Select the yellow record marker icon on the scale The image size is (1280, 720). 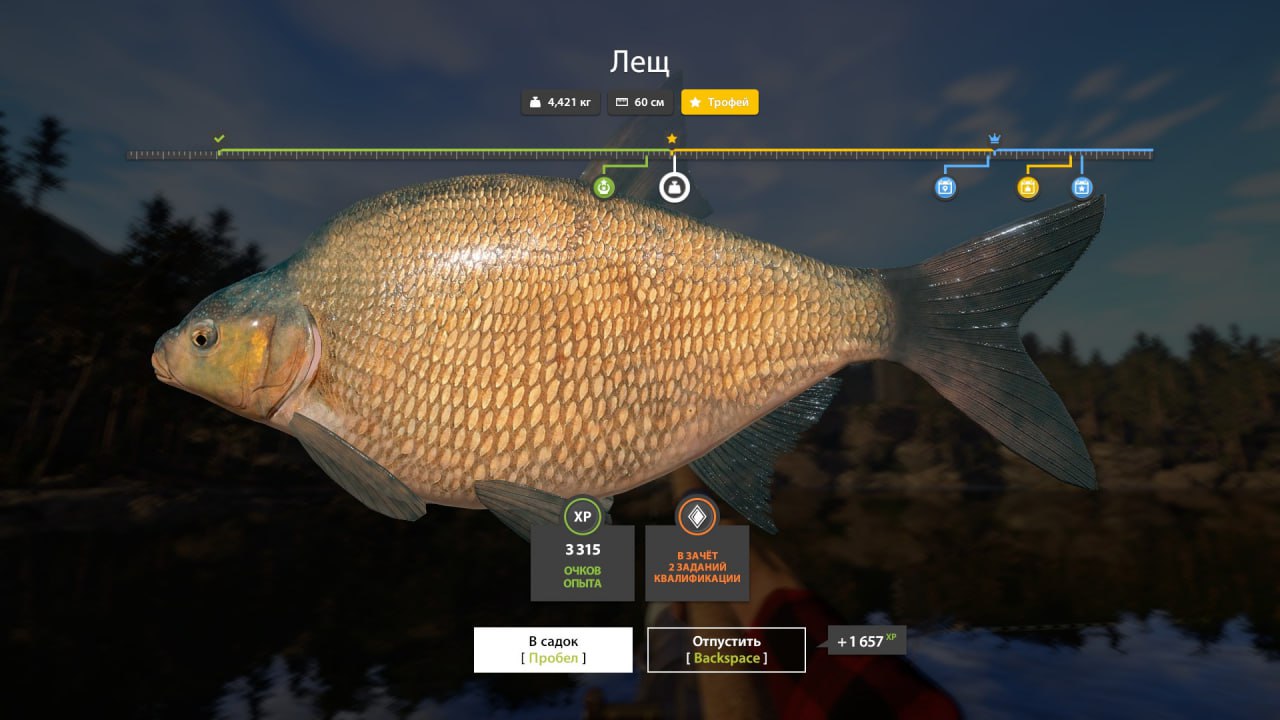point(1027,187)
